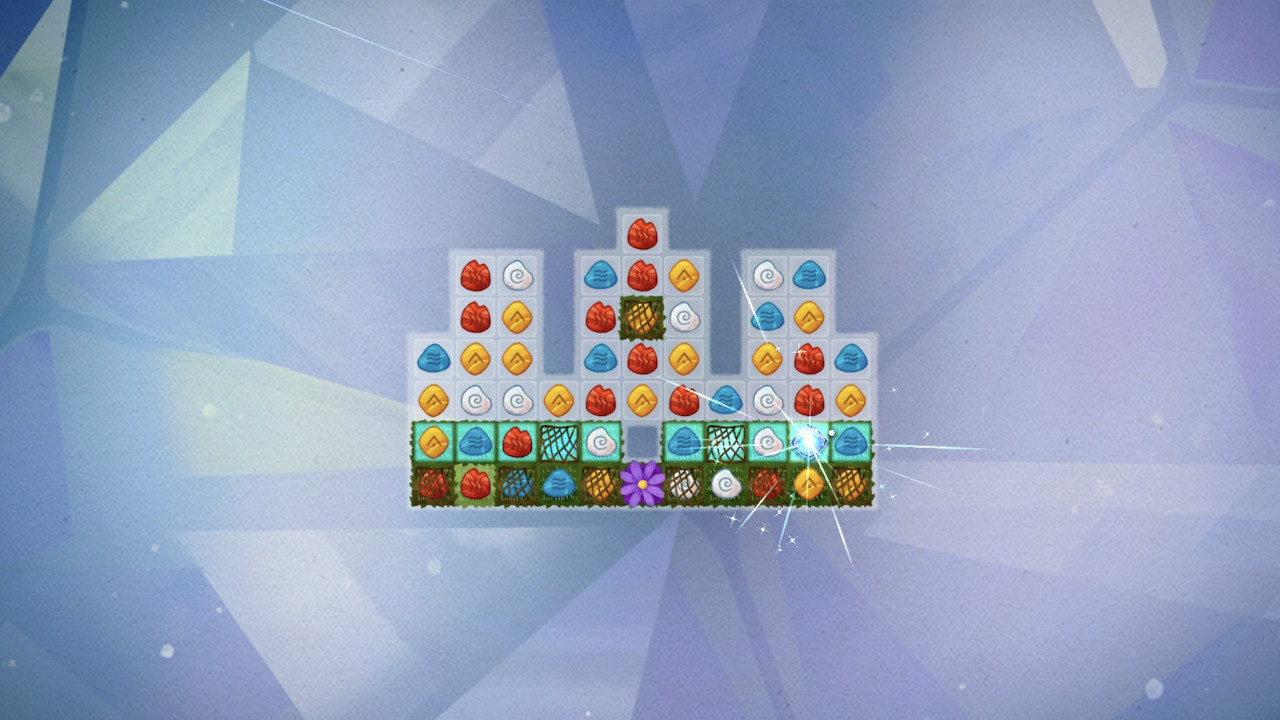The height and width of the screenshot is (720, 1280).
Task: Pick the netted white spiral shell tile
Action: 684,485
